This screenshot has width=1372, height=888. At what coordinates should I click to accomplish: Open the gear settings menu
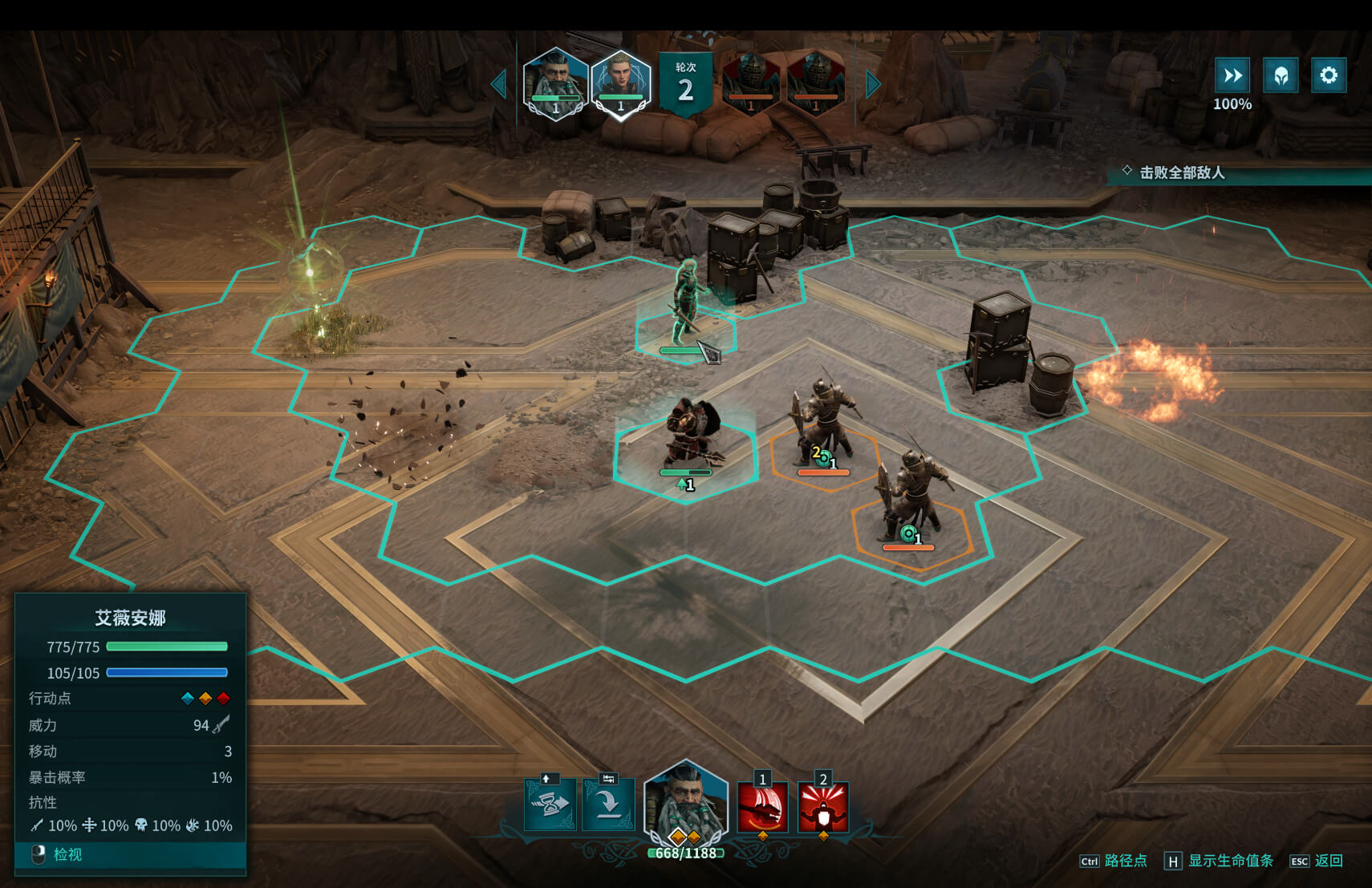1329,75
